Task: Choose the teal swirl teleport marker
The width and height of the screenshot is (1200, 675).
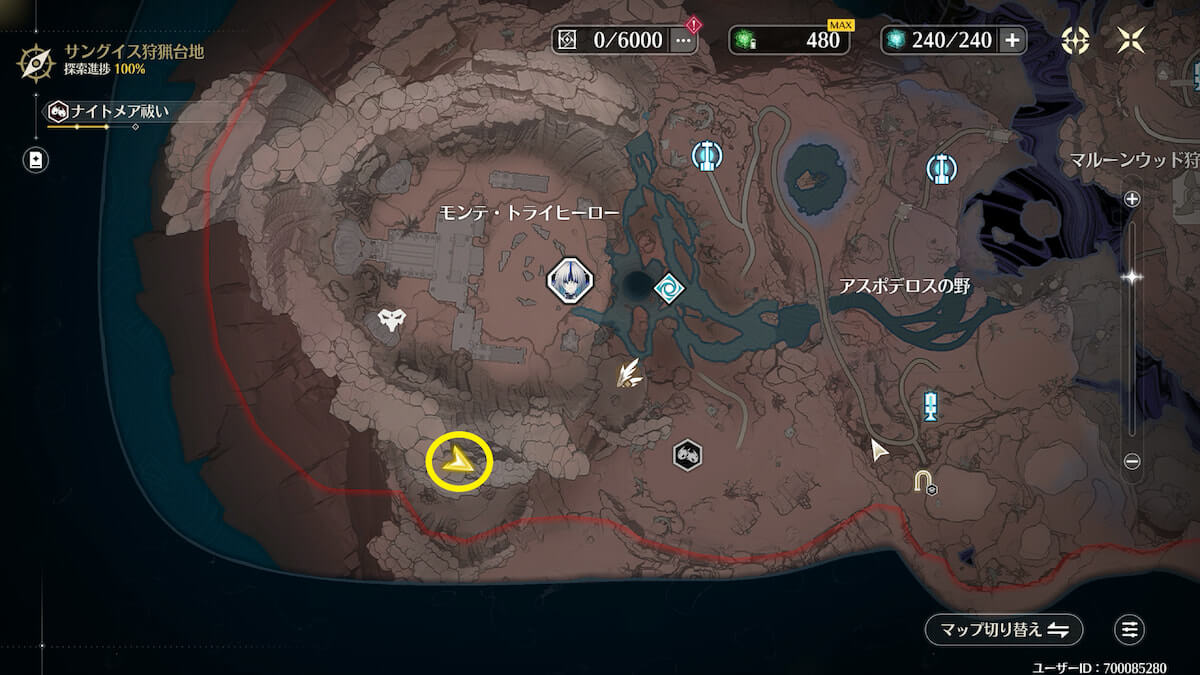Action: coord(667,289)
